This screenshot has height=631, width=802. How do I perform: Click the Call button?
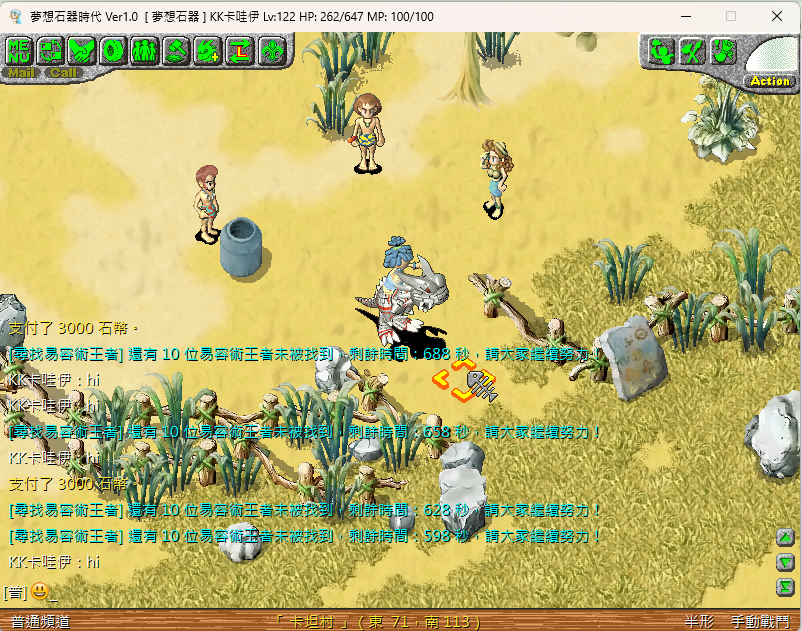pyautogui.click(x=63, y=72)
